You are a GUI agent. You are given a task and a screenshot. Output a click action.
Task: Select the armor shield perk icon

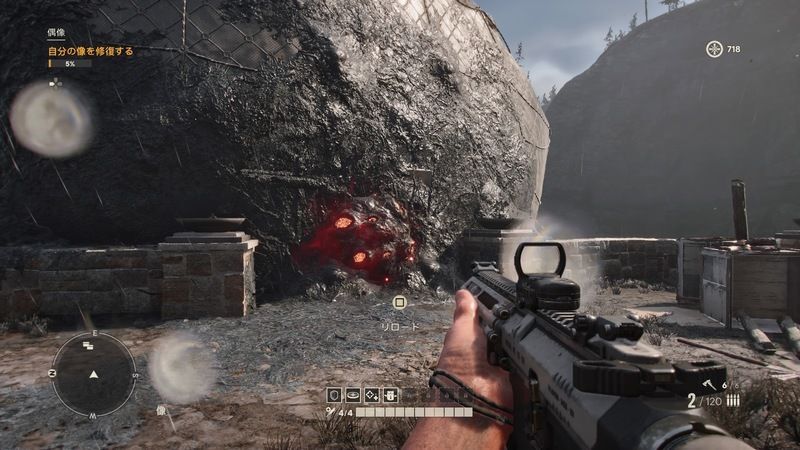(335, 395)
